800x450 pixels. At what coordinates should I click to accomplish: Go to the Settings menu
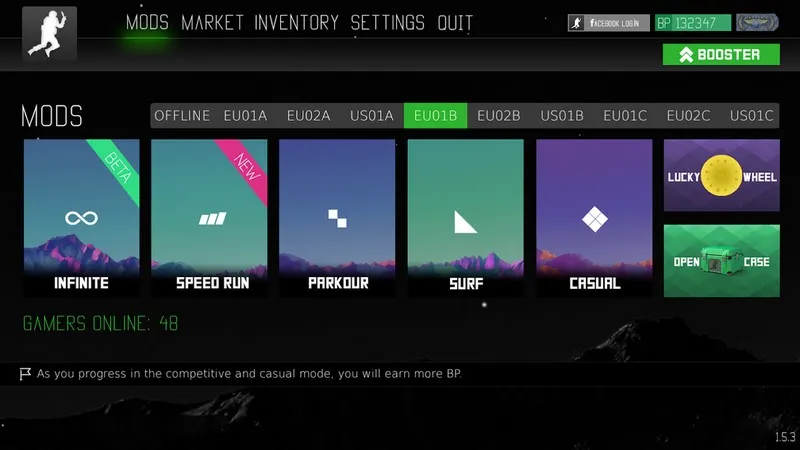pos(387,23)
